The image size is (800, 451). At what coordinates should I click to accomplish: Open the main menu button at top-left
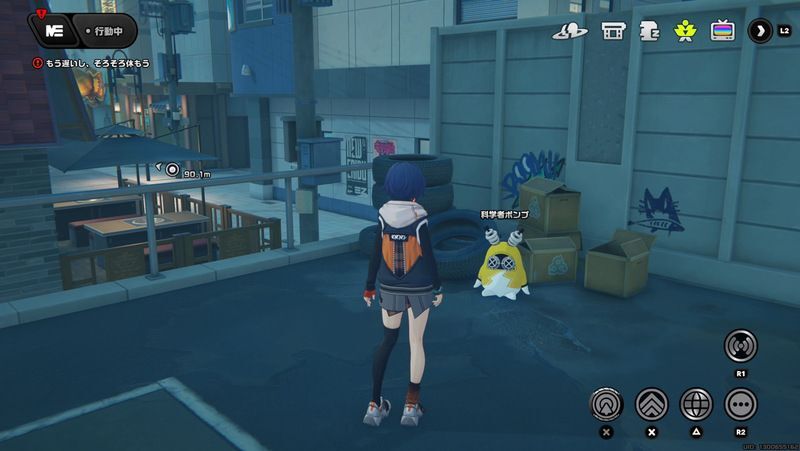point(54,31)
